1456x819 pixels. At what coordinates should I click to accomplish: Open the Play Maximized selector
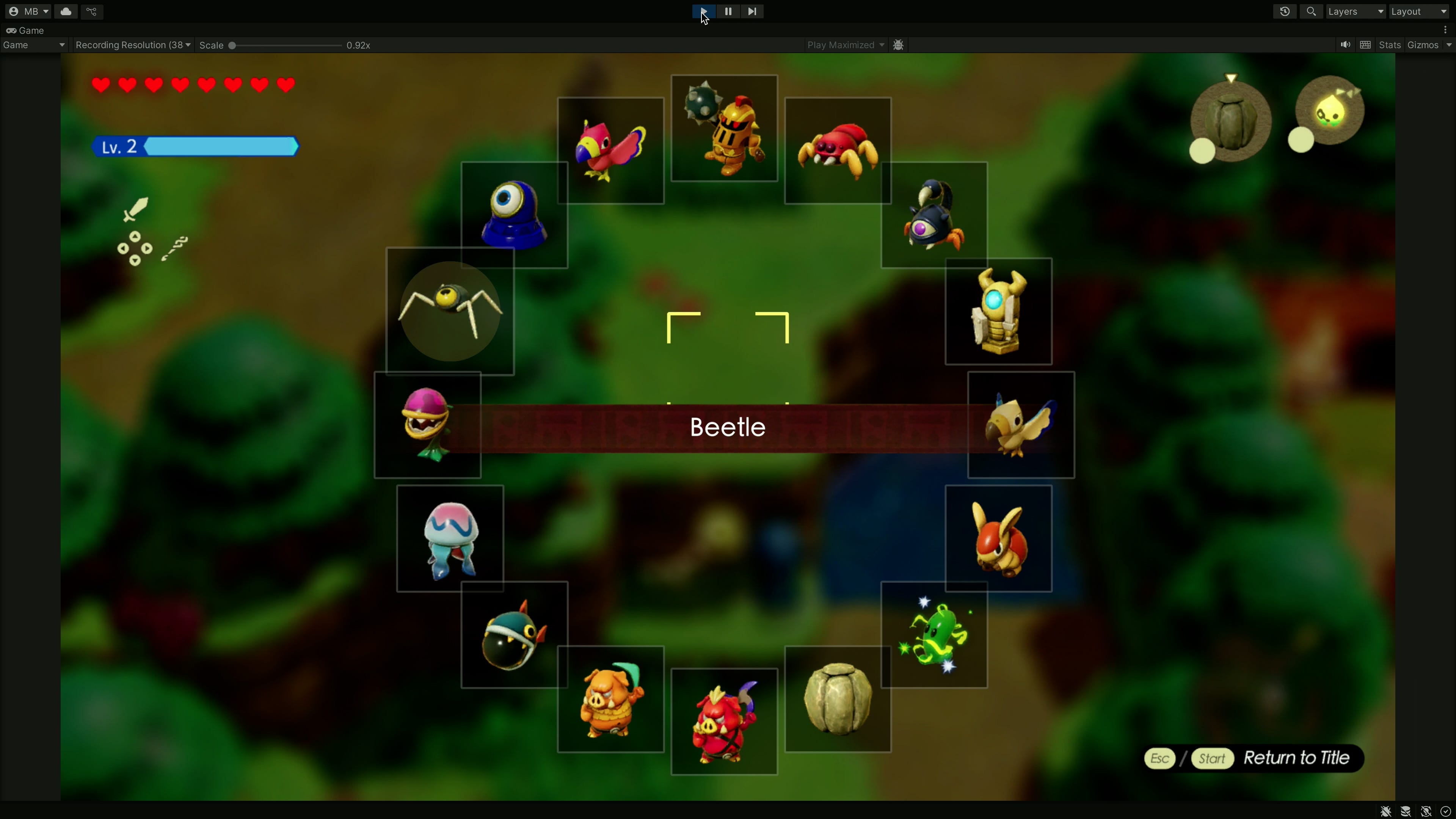pos(845,45)
